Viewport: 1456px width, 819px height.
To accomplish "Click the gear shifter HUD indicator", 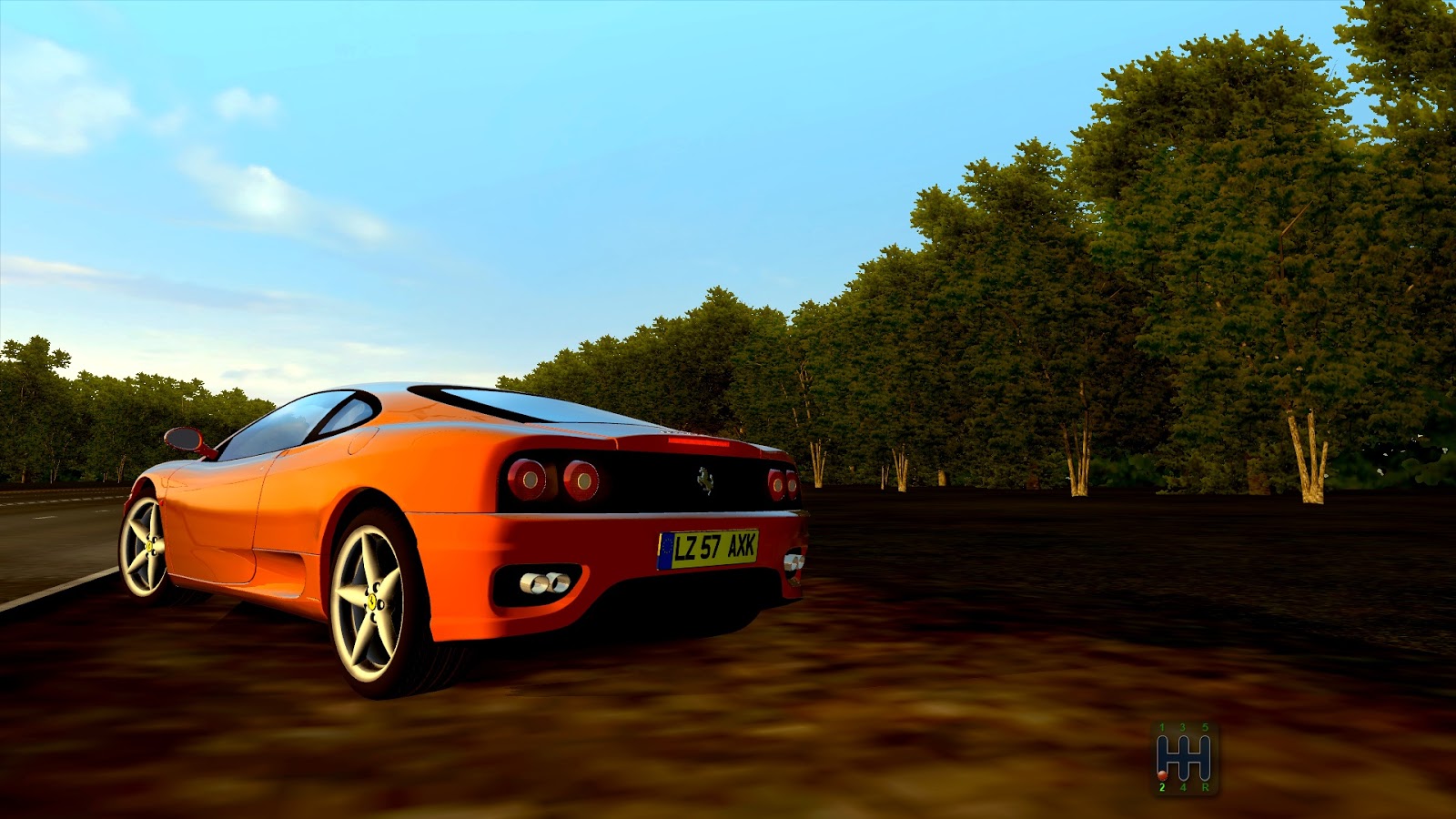I will point(1183,755).
